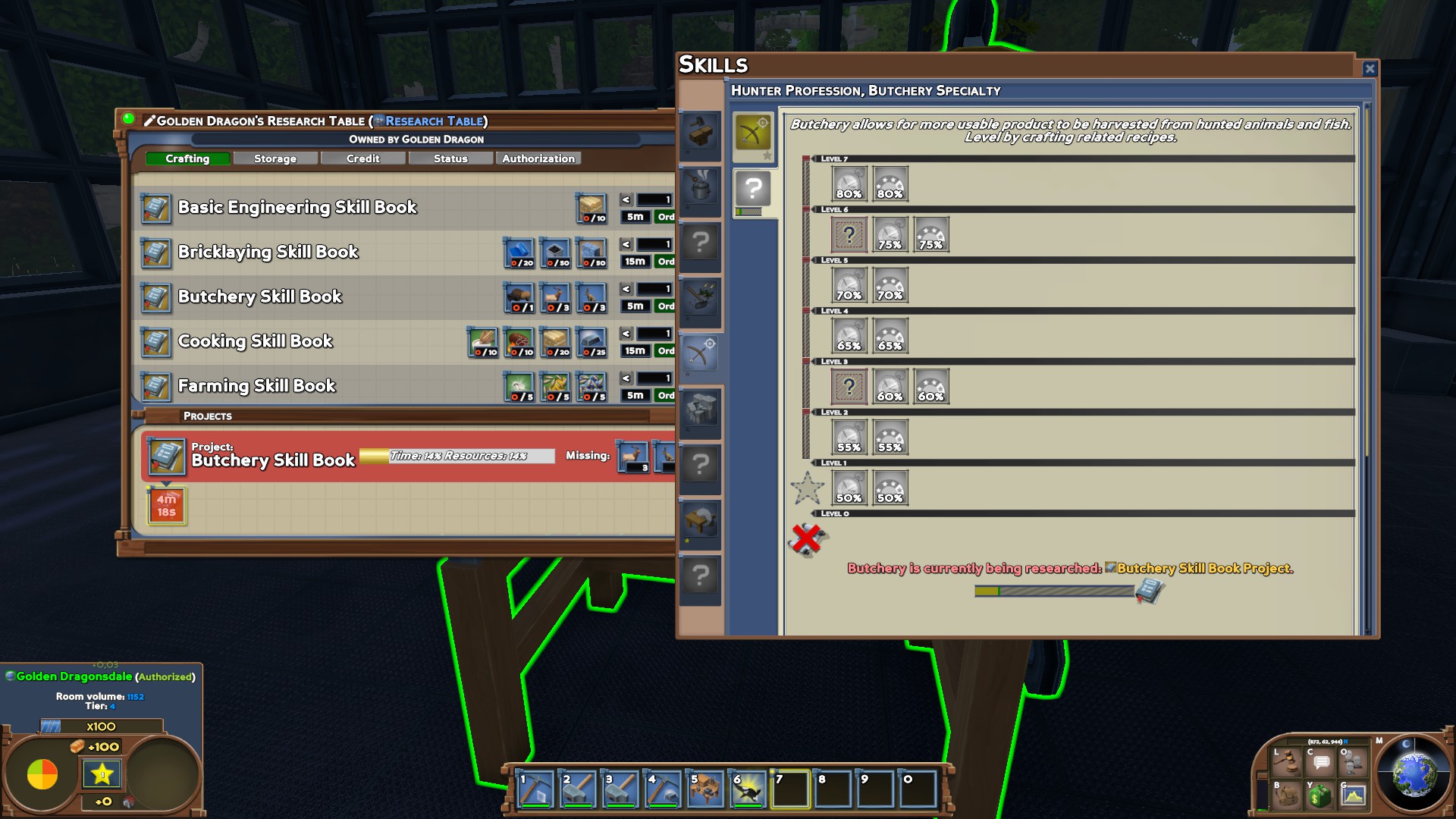The width and height of the screenshot is (1456, 819).
Task: Toggle the Level 6 unknown talent slot
Action: (x=849, y=235)
